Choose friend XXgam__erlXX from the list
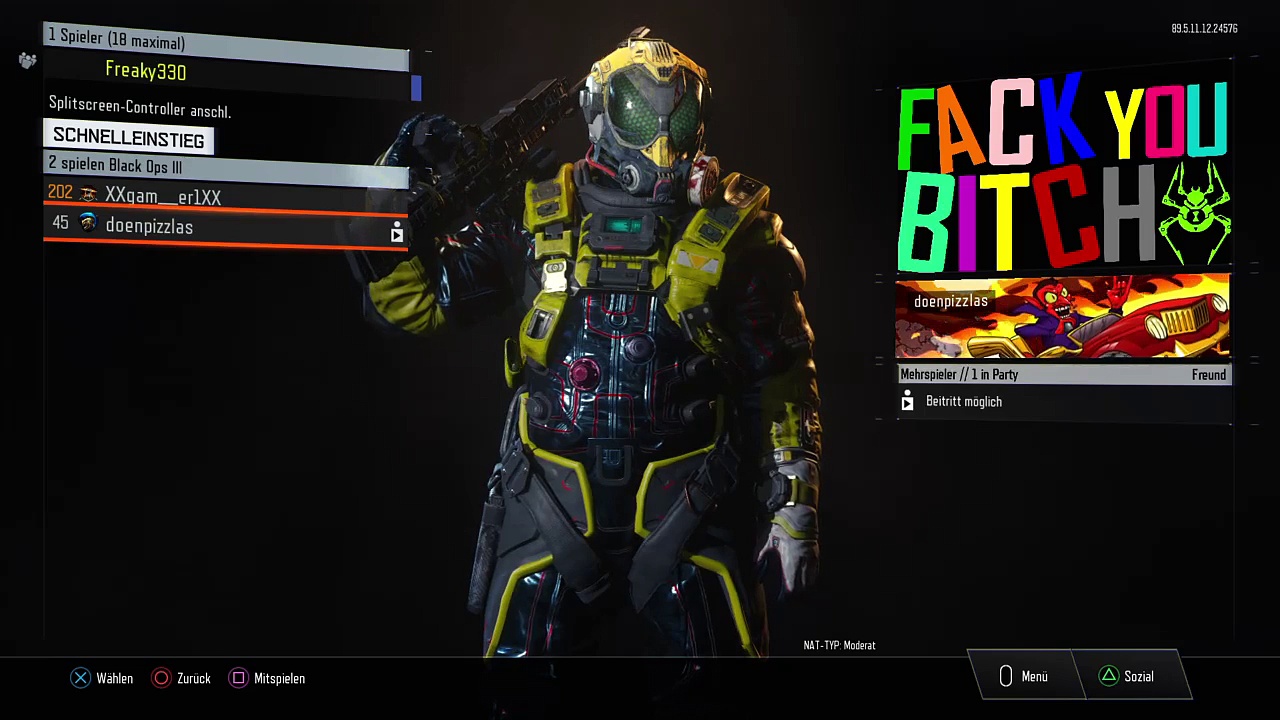 click(x=163, y=196)
